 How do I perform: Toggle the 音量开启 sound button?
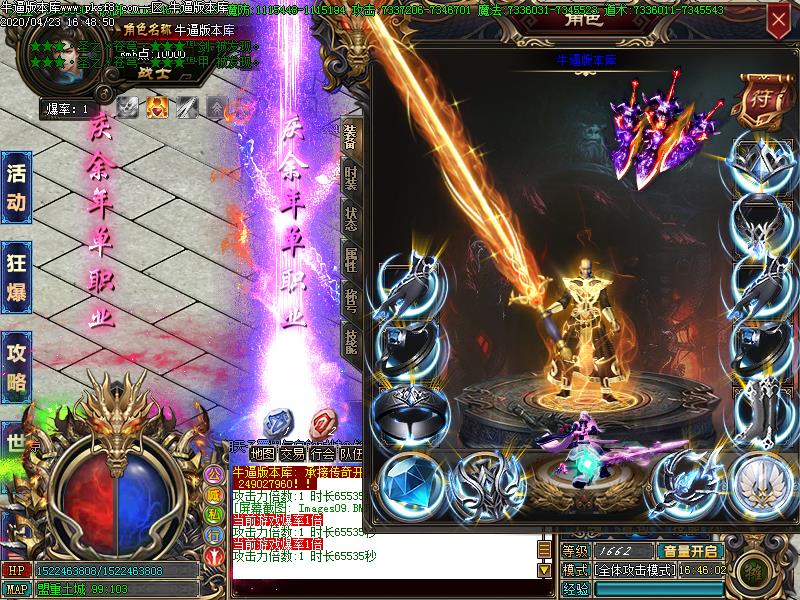[x=689, y=551]
